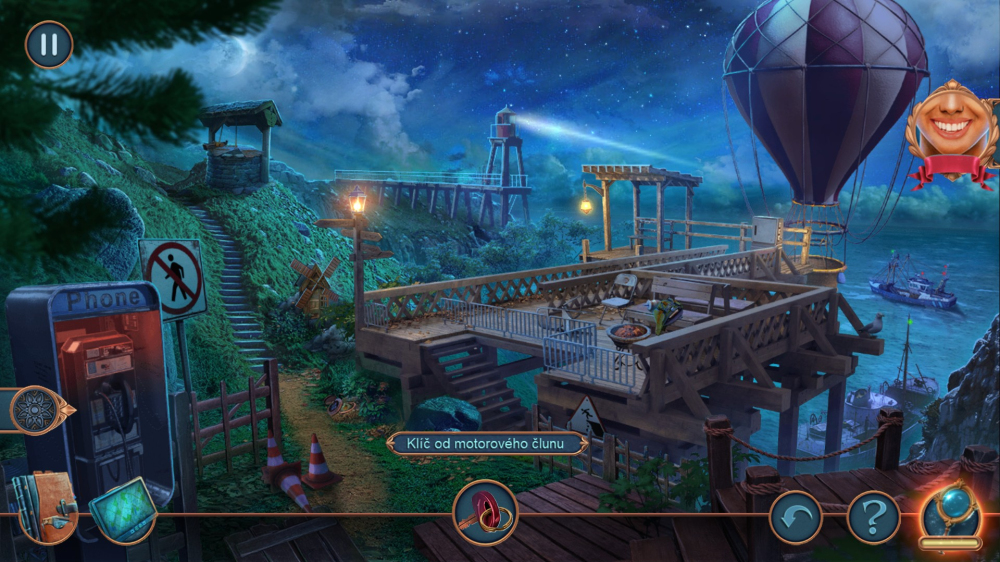Open the journal book in the corner
The width and height of the screenshot is (1000, 562).
[44, 507]
